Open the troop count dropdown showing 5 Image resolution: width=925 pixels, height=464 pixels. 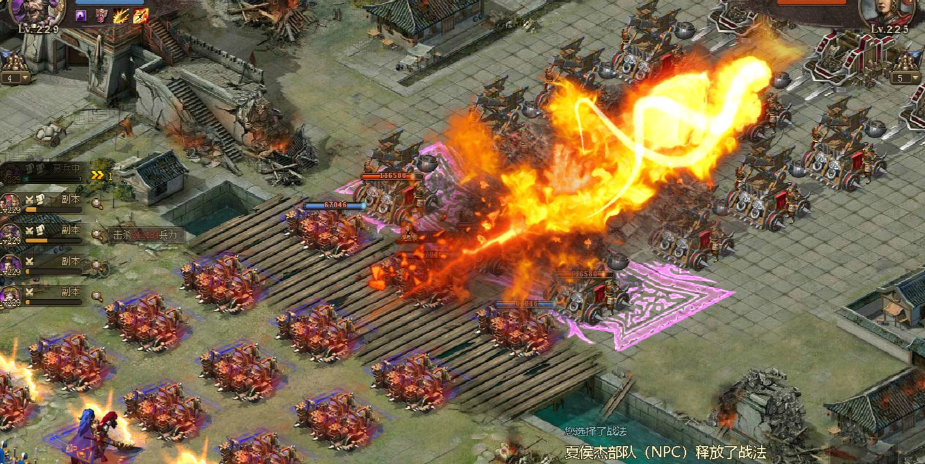point(905,77)
